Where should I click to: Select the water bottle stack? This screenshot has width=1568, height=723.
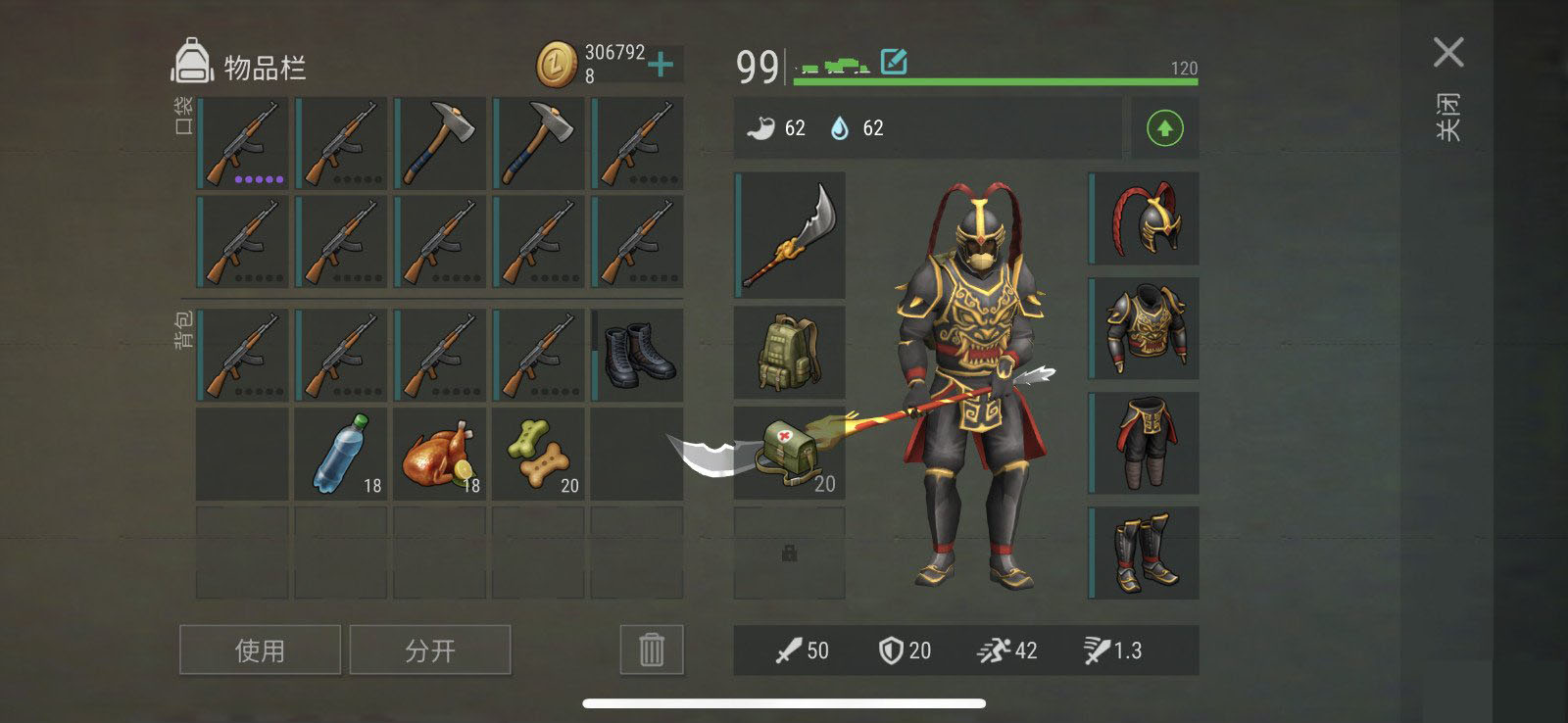coord(341,454)
